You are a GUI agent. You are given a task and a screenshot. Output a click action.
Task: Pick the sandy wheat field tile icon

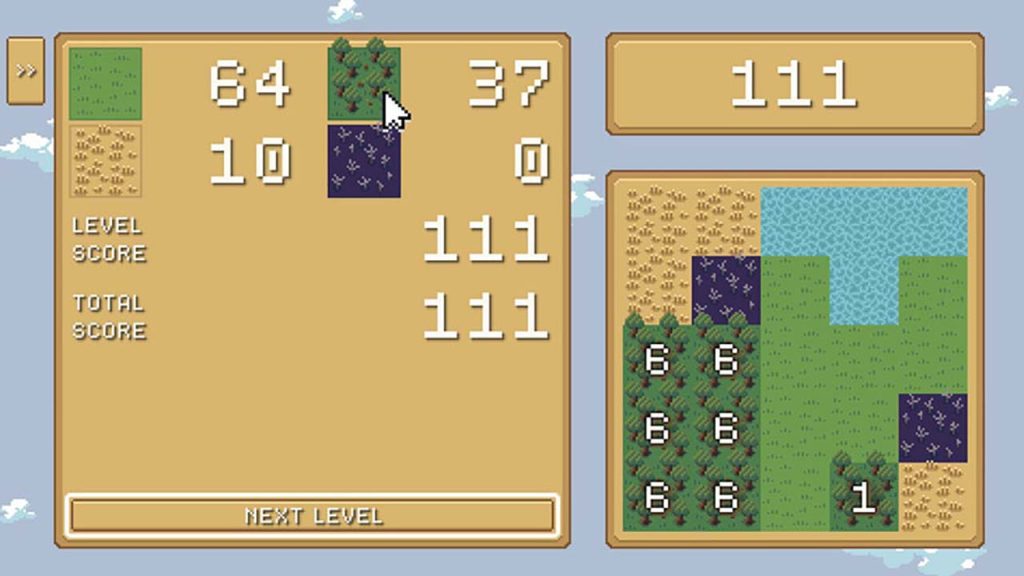coord(105,161)
